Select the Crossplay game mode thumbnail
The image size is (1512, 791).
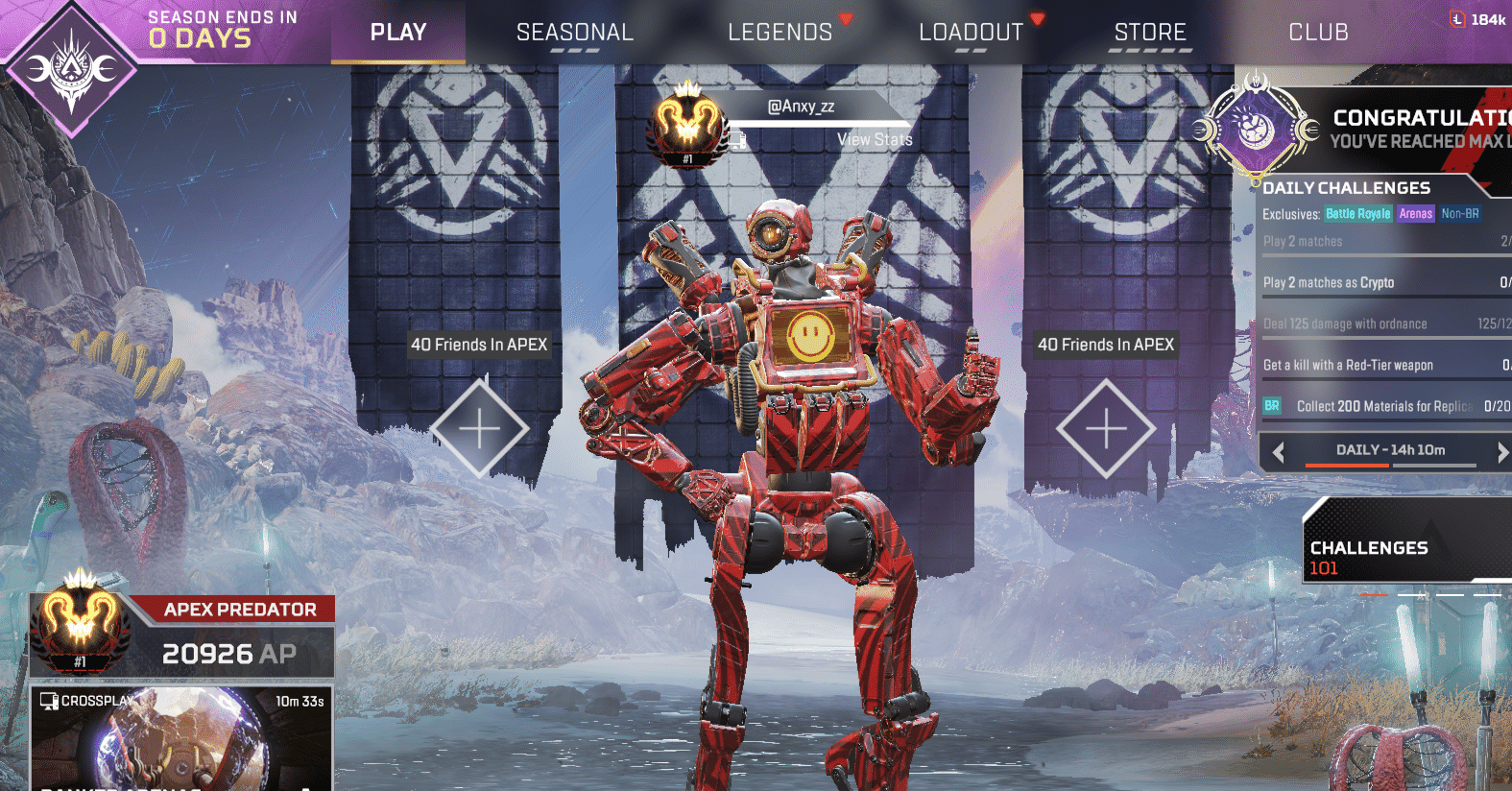182,739
